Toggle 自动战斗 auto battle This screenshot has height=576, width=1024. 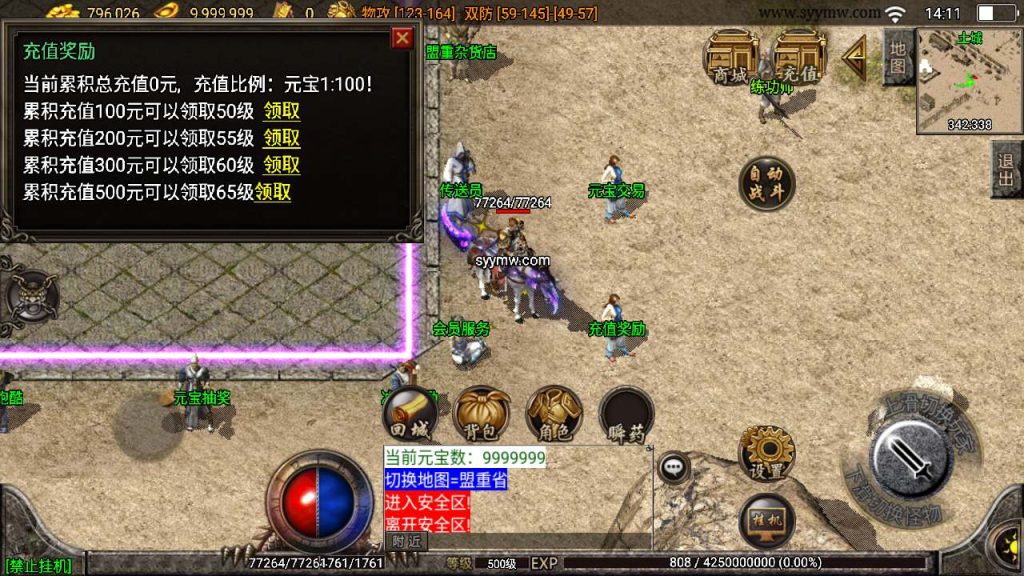(x=767, y=184)
